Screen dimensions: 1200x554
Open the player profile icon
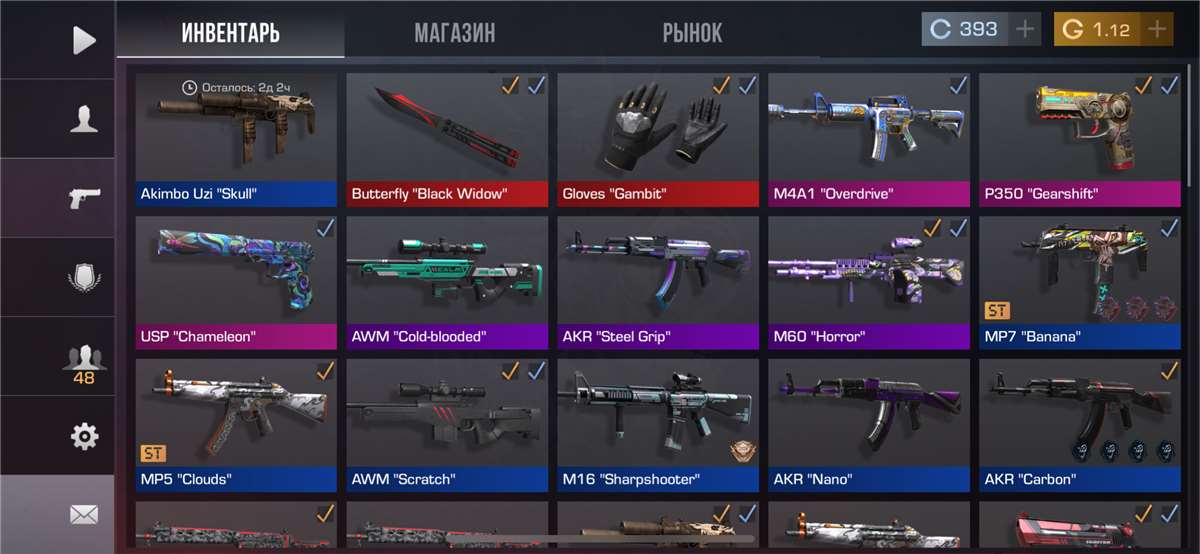pos(84,119)
